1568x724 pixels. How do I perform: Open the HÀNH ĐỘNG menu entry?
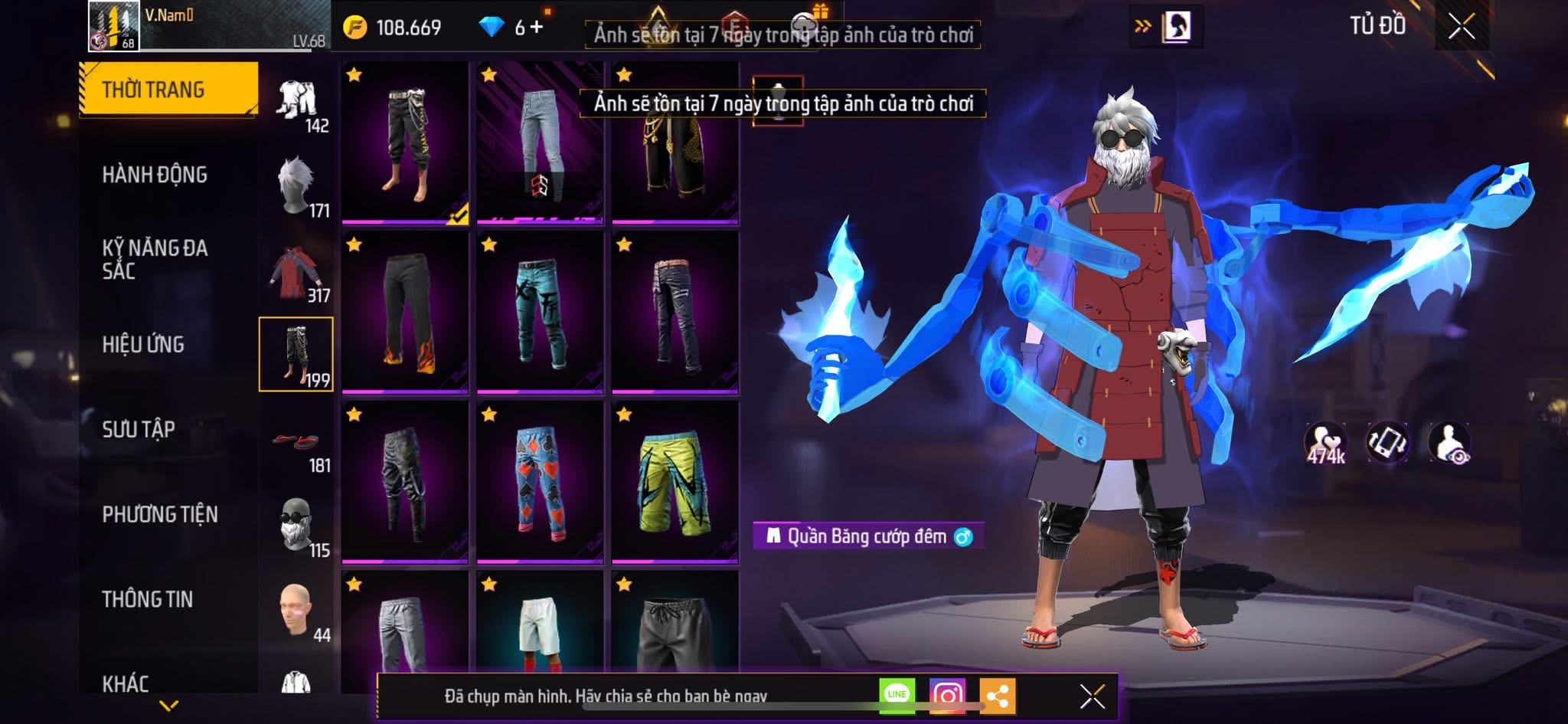[x=155, y=175]
